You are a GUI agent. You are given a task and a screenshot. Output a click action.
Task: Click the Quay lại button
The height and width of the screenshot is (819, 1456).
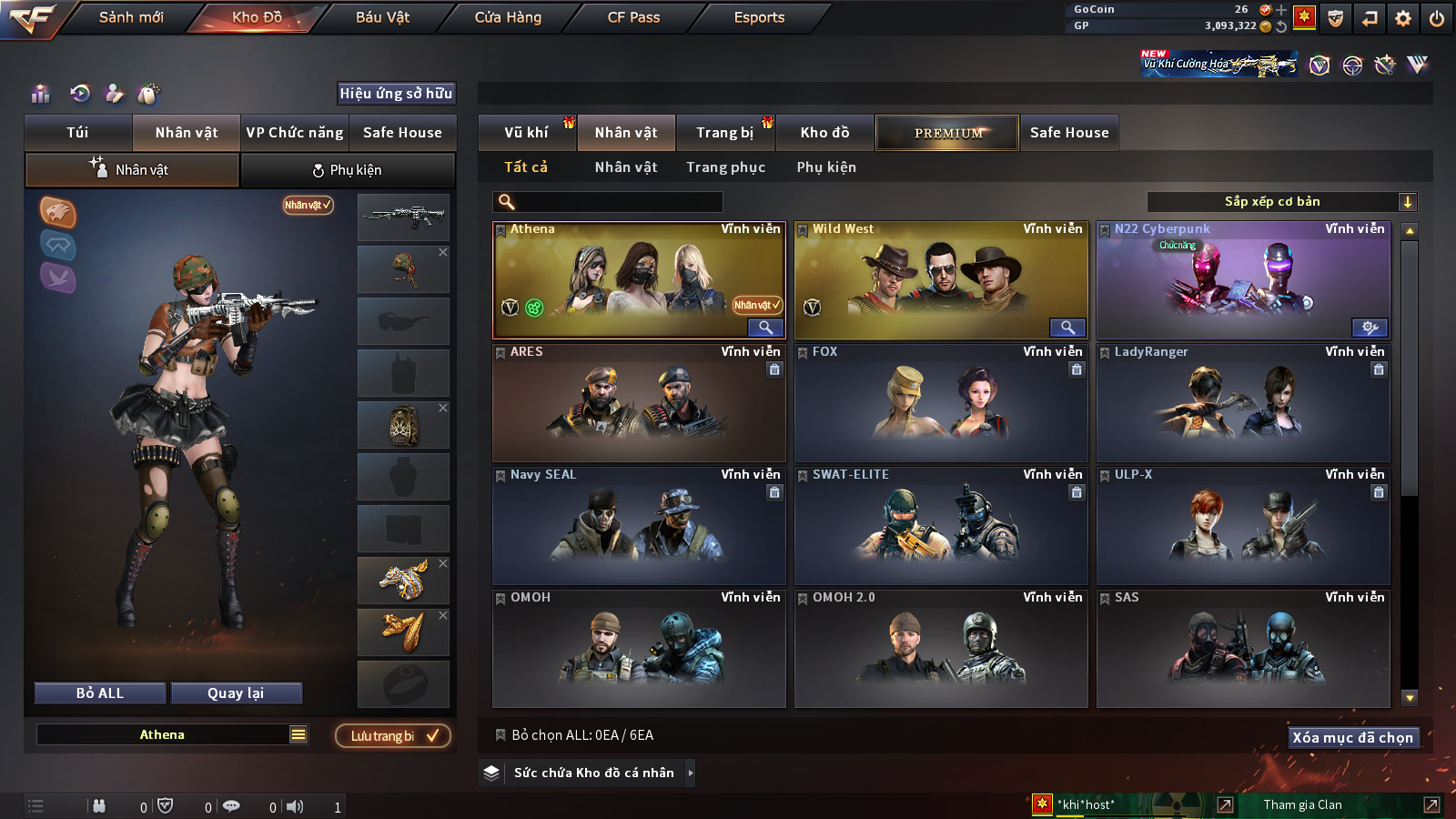236,693
